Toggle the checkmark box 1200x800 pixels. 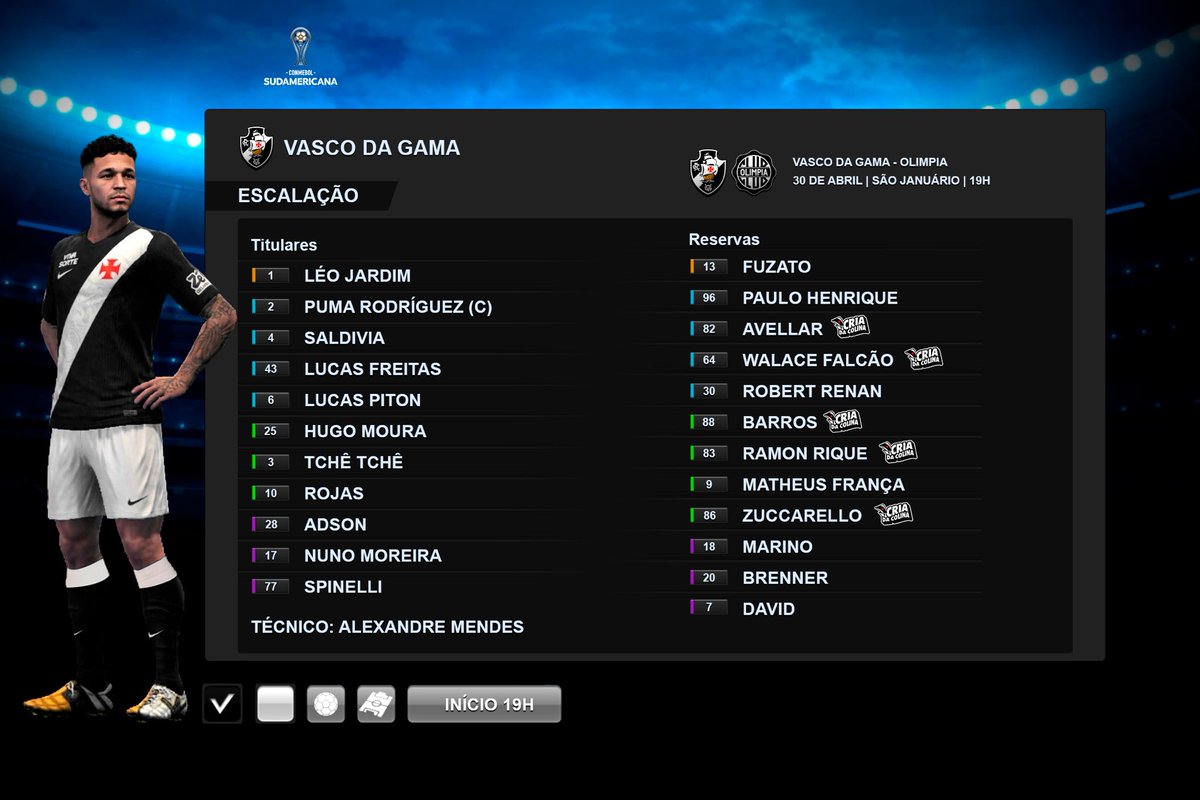[x=222, y=704]
